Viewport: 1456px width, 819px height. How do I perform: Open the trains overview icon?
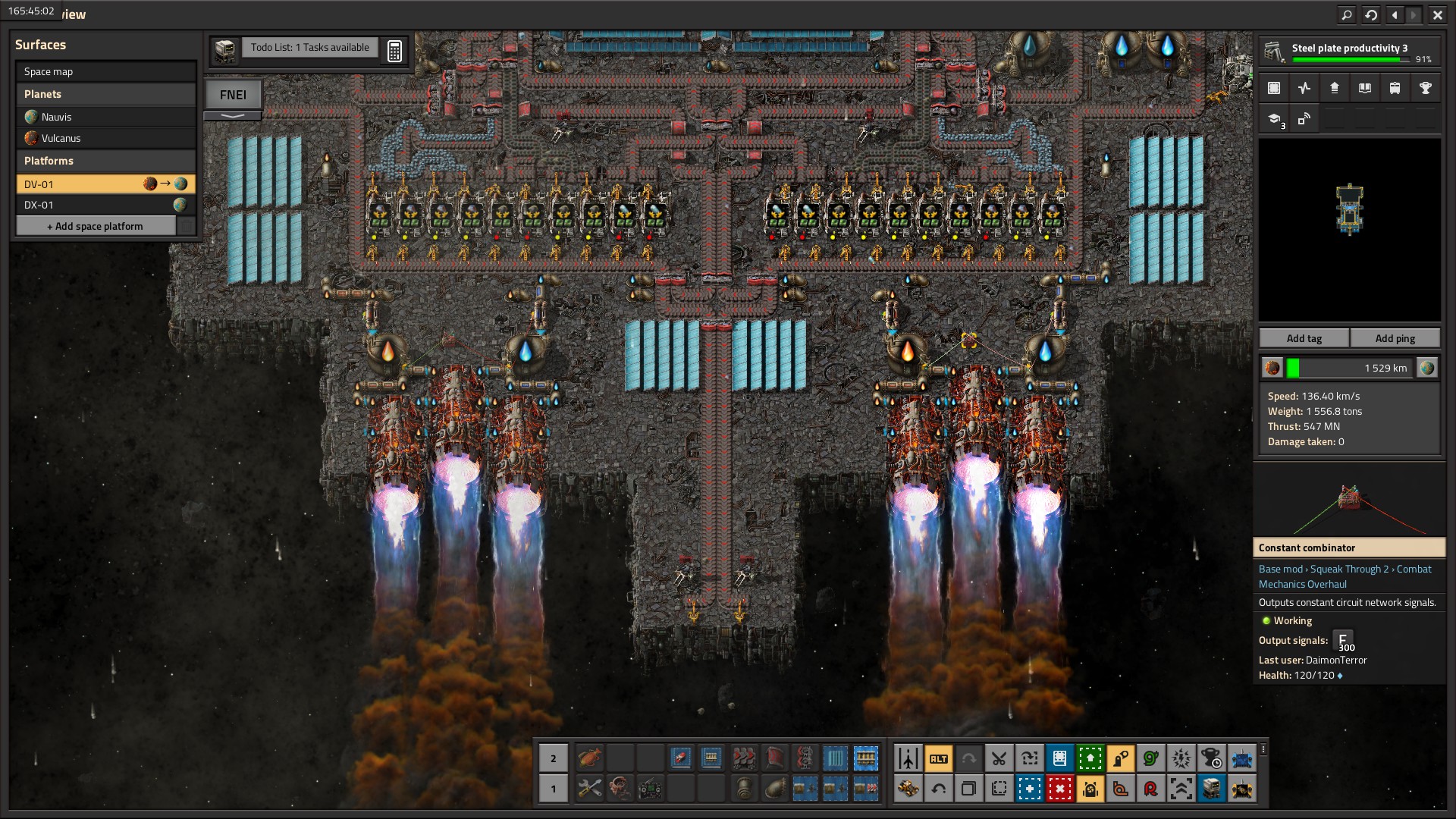click(x=1395, y=88)
